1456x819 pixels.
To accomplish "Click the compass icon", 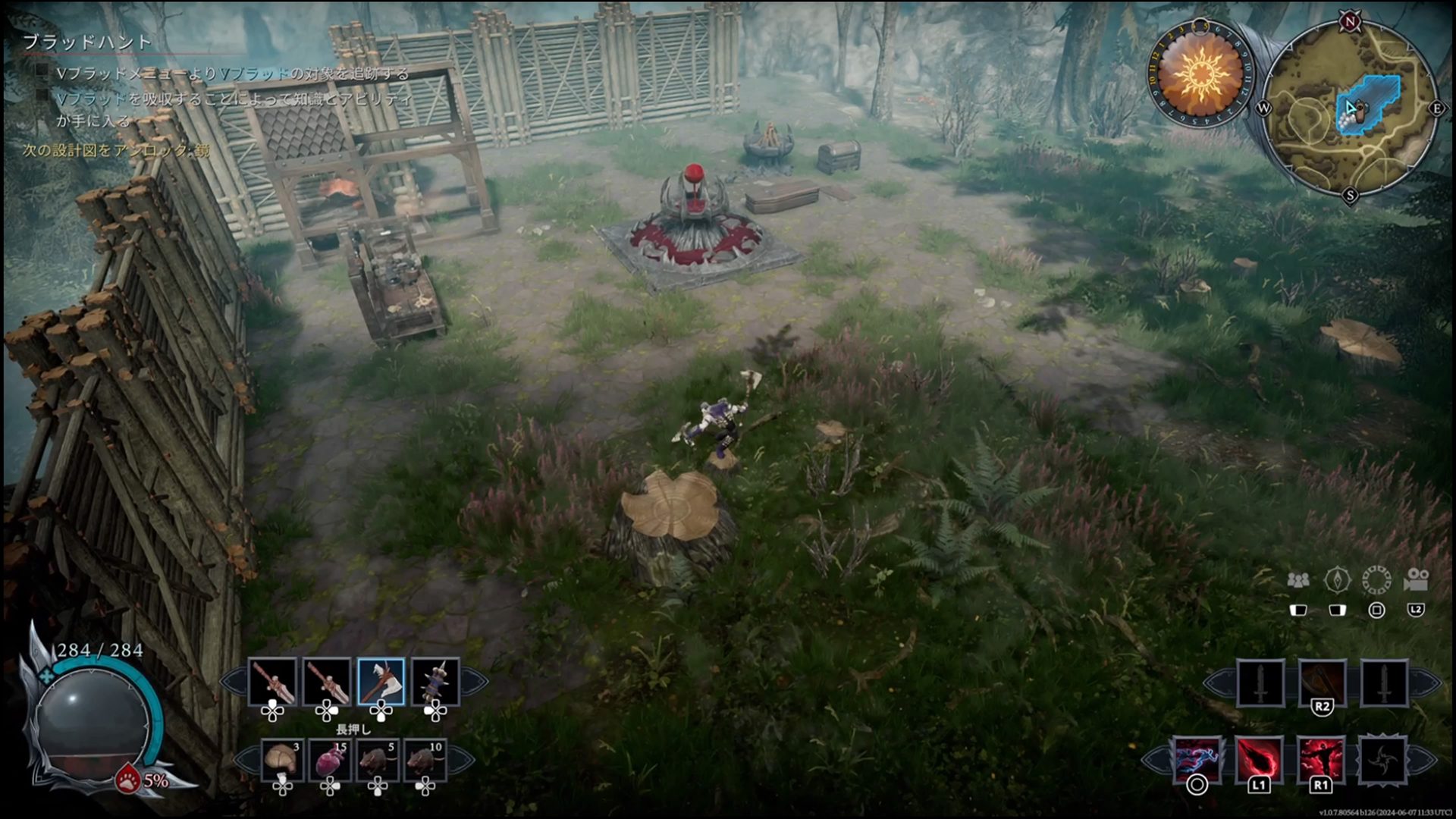I will tap(1337, 581).
